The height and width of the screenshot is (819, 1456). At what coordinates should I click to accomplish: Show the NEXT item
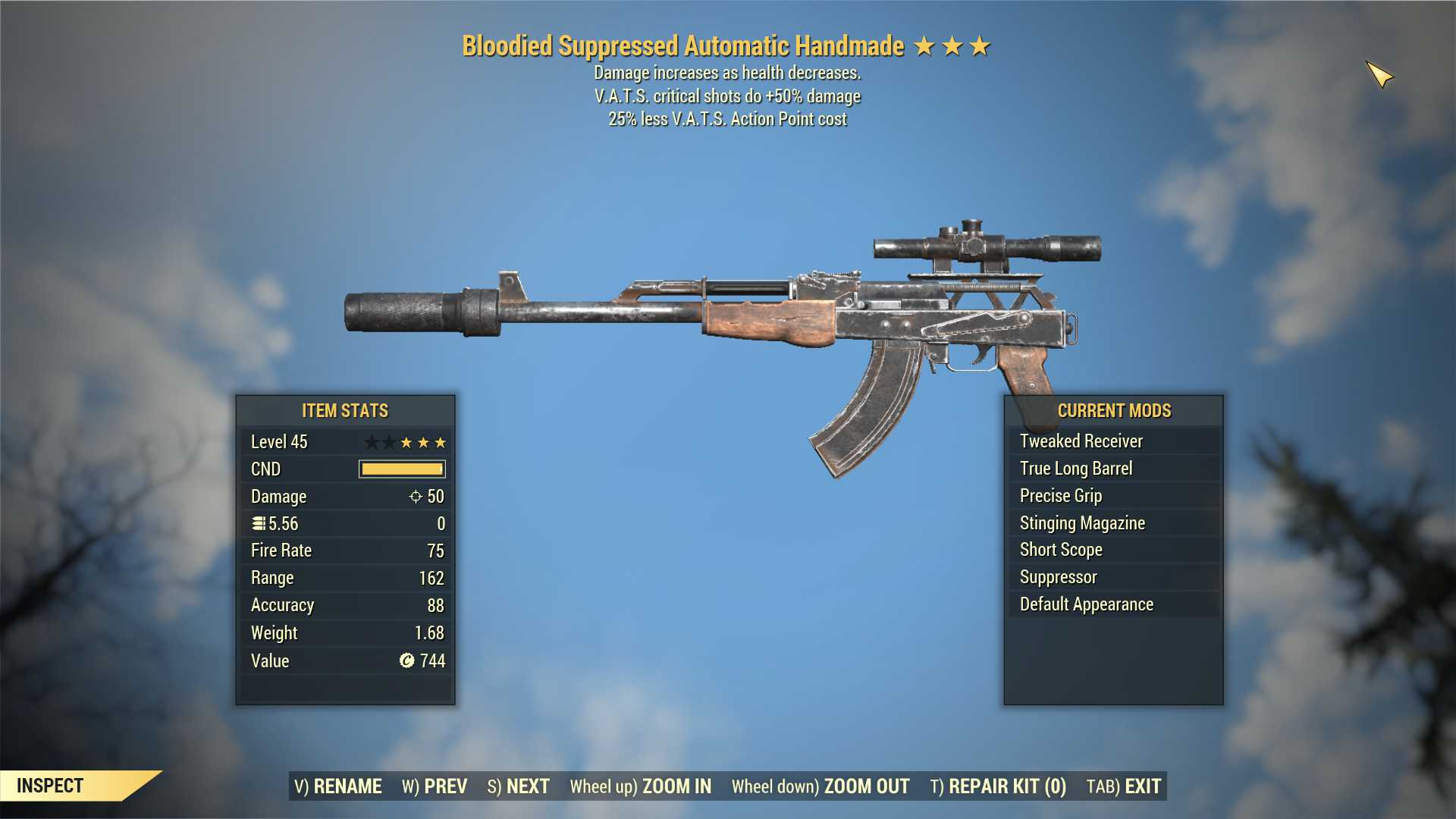pyautogui.click(x=519, y=786)
